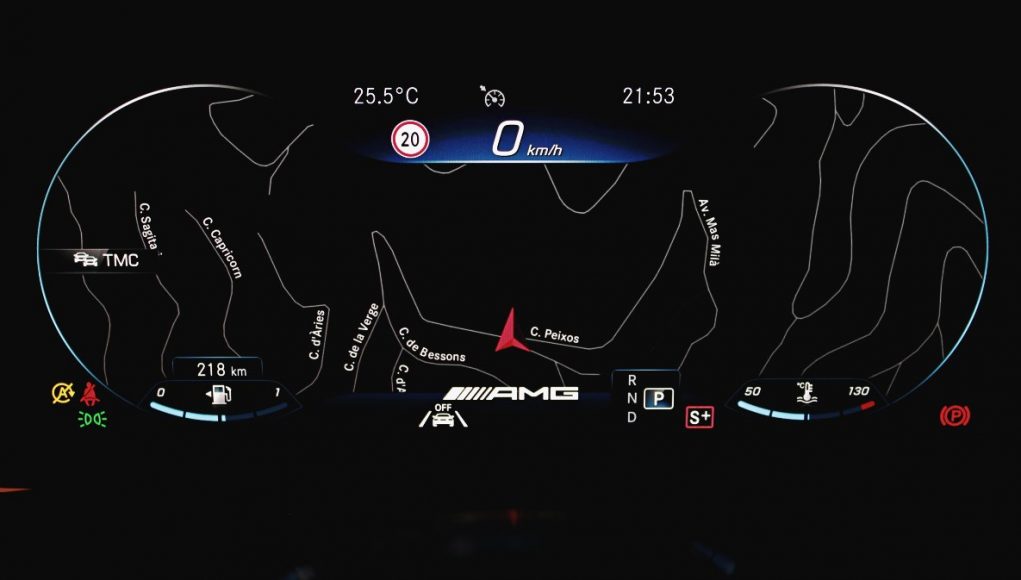The image size is (1021, 580).
Task: Select the 20 speed limit sign
Action: pos(410,140)
